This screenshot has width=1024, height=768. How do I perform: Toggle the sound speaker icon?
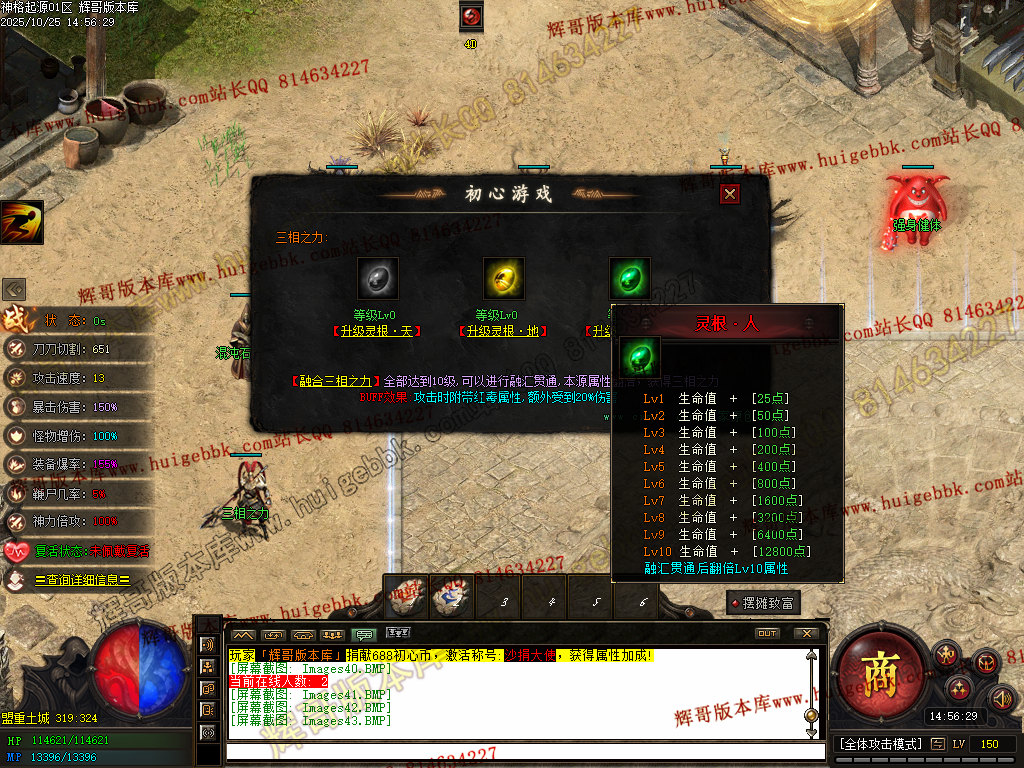[x=1001, y=697]
